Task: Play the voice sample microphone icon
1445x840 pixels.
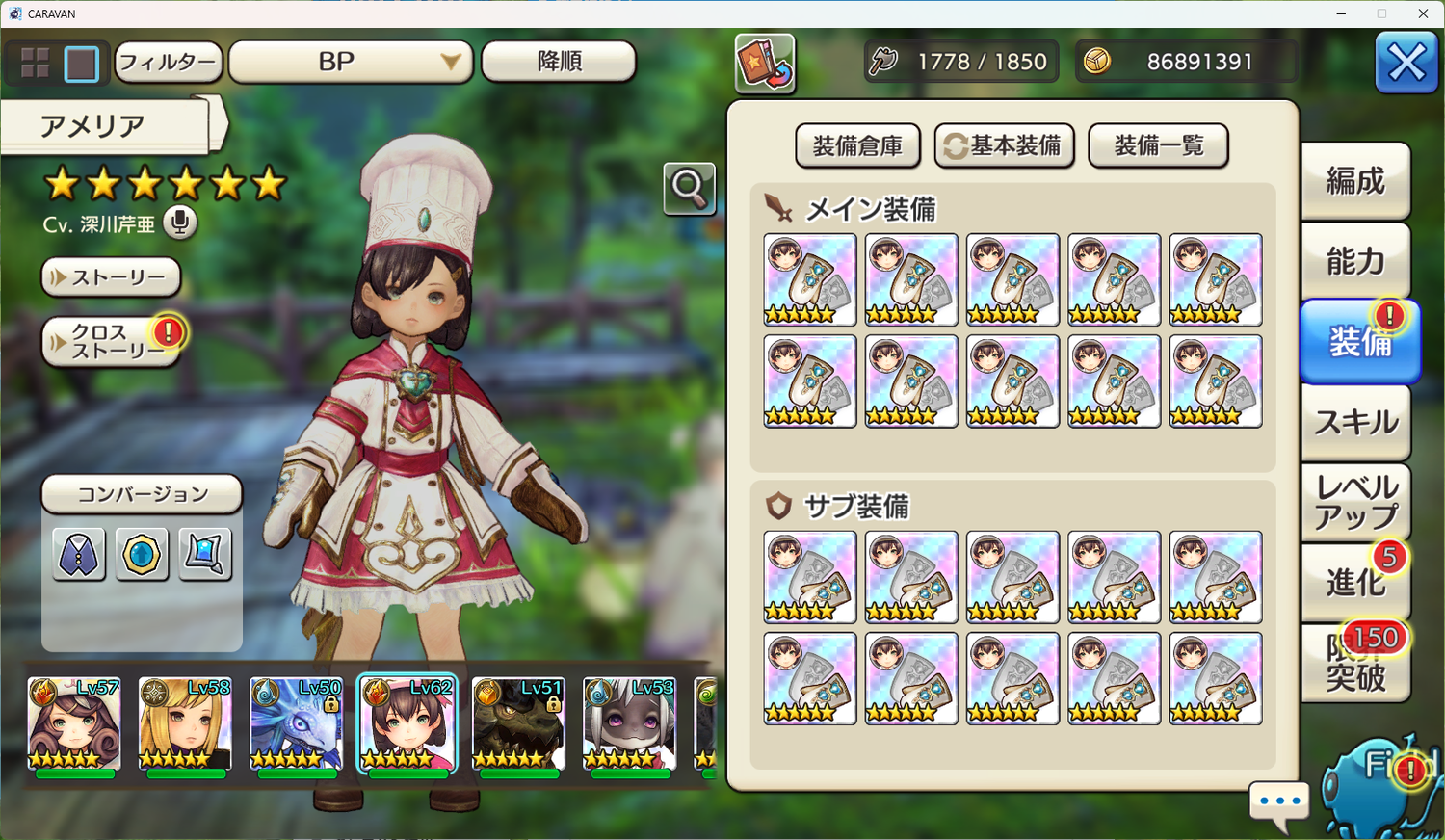Action: point(179,223)
